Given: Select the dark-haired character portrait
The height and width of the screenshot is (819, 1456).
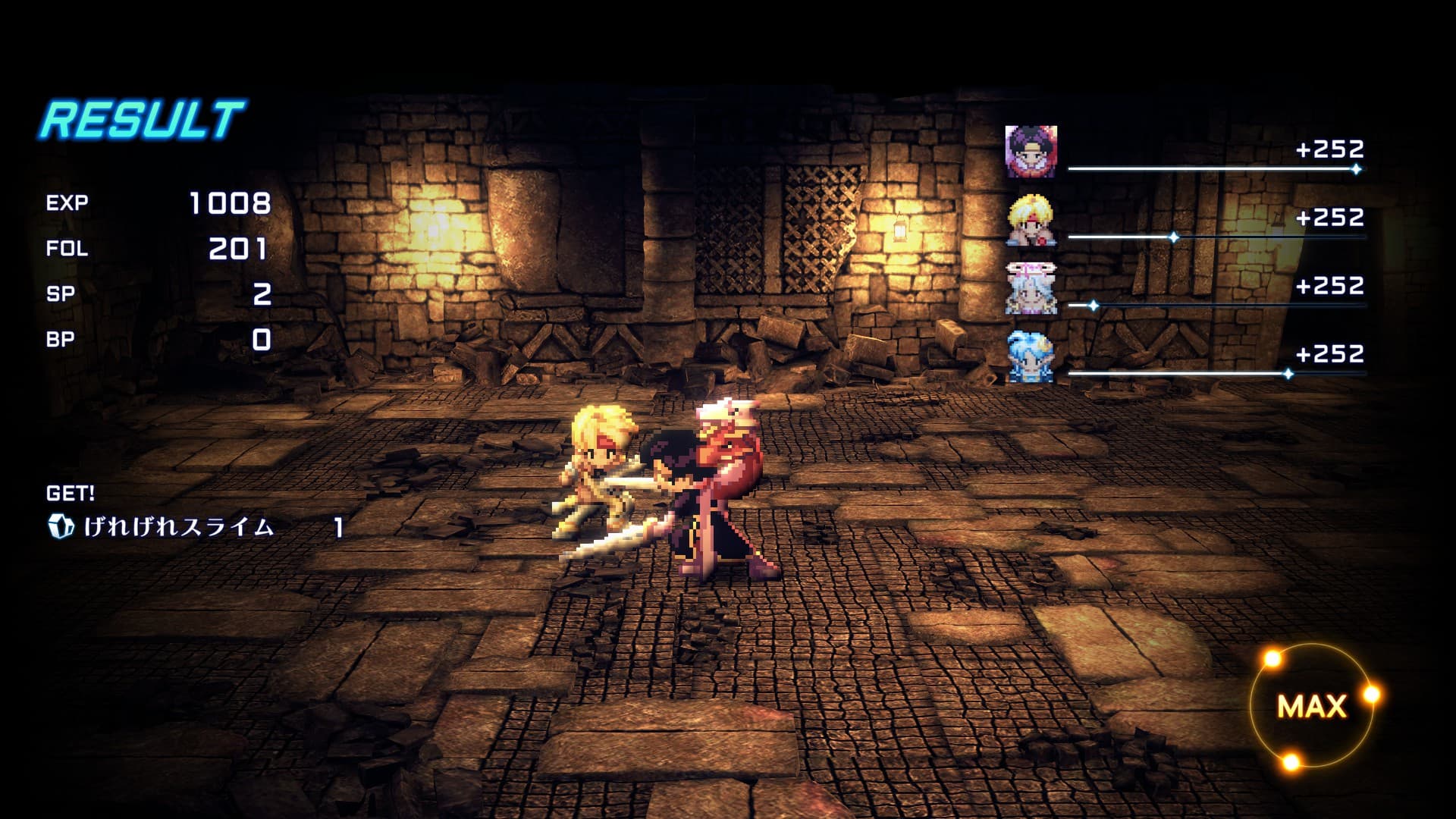Looking at the screenshot, I should 1031,152.
